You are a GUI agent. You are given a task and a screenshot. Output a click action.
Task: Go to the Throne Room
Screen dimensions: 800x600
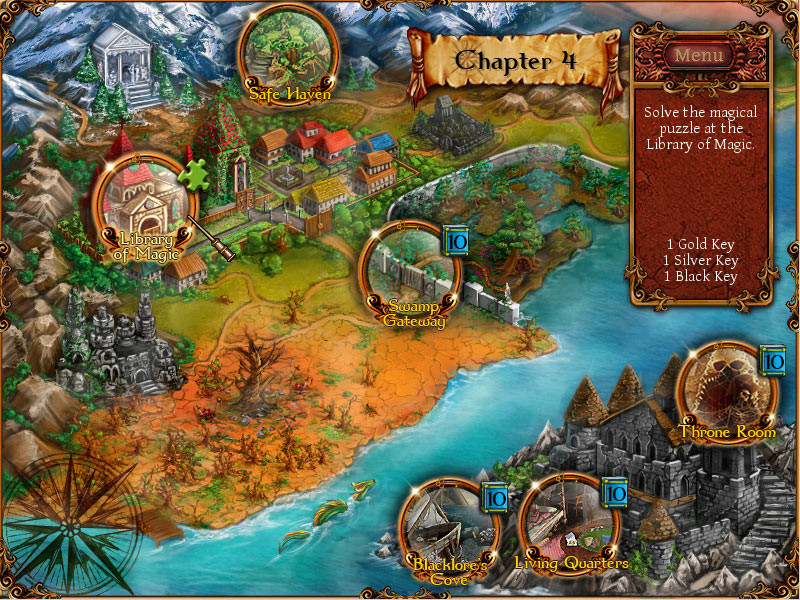pos(726,390)
